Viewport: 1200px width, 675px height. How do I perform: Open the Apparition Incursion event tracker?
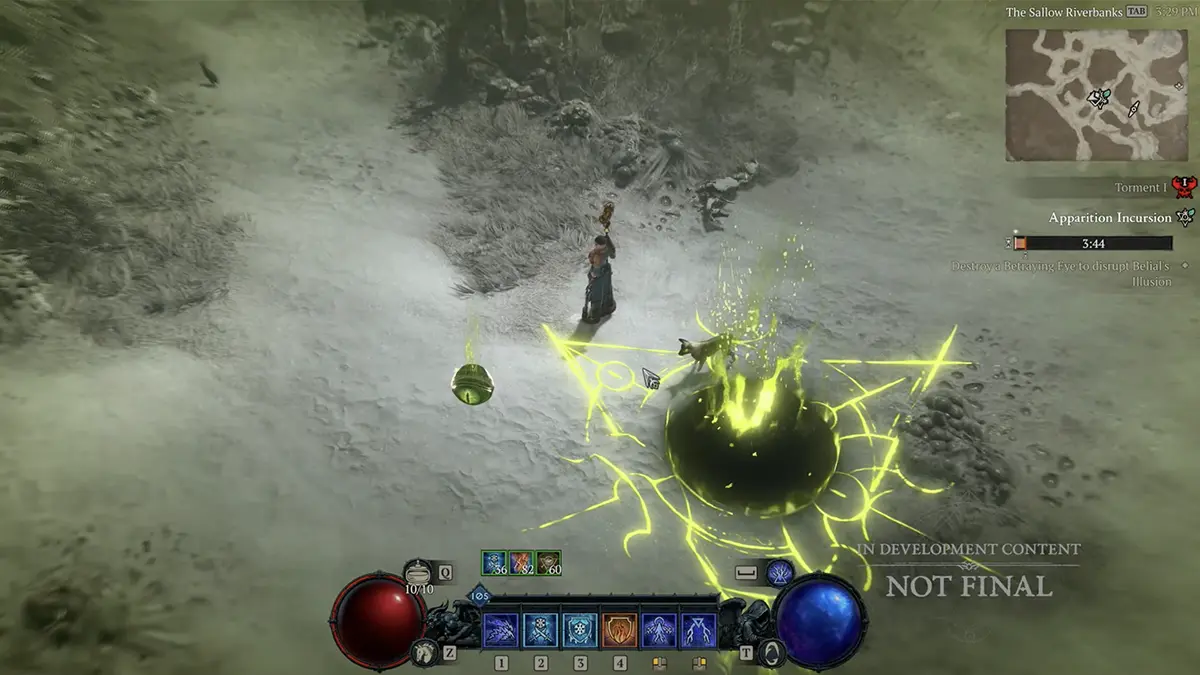coord(1110,218)
